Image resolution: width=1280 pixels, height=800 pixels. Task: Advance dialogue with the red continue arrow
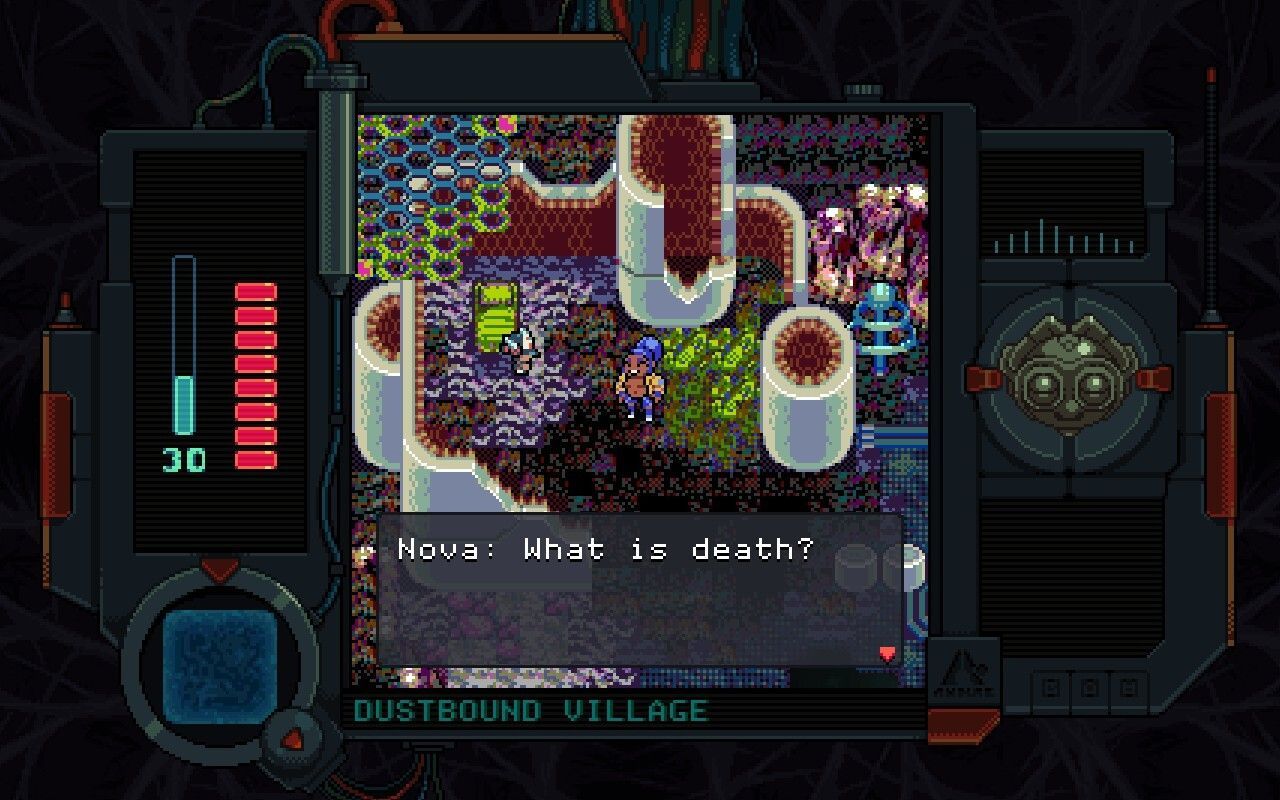tap(886, 654)
